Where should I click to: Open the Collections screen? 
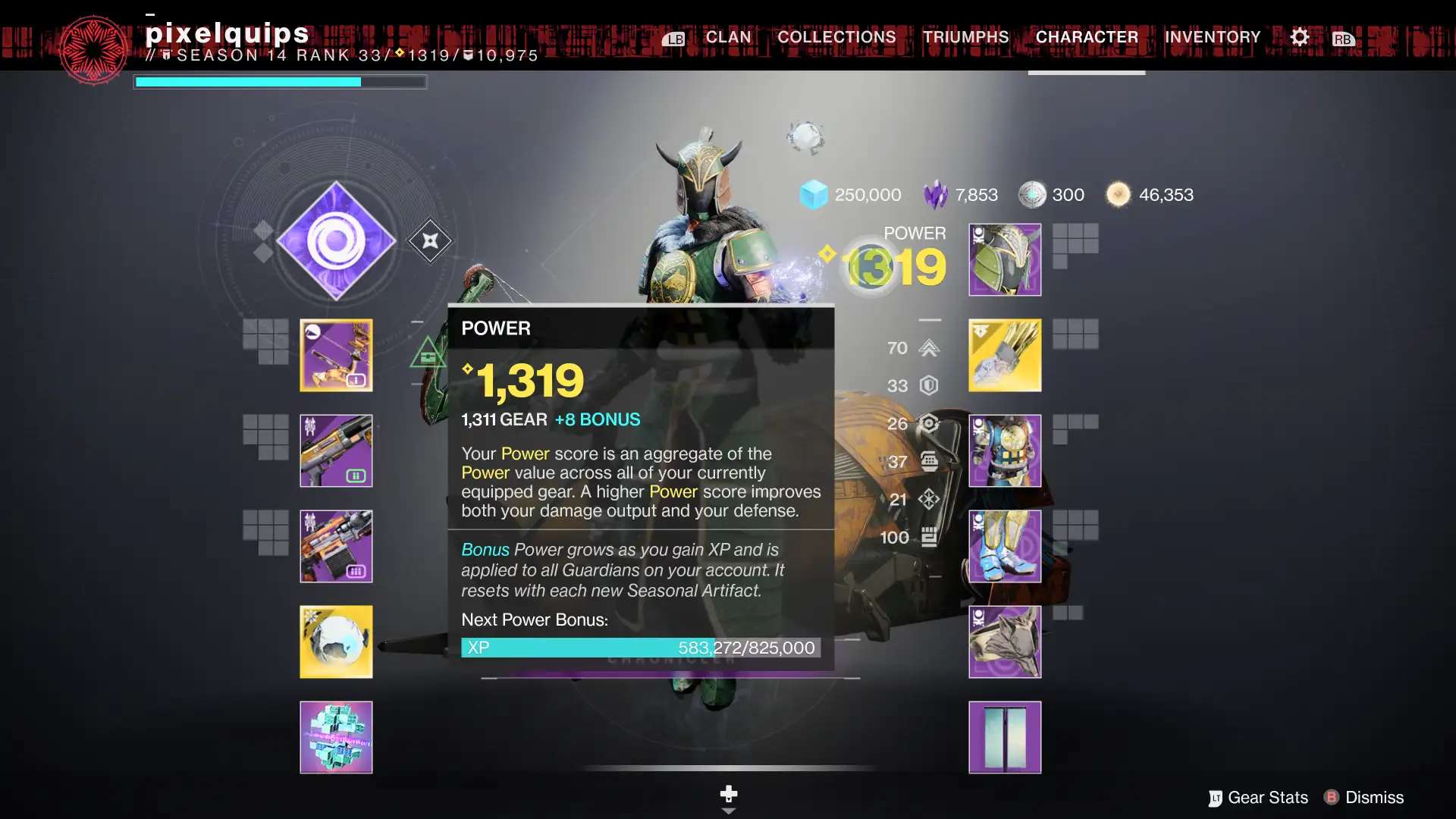[835, 36]
